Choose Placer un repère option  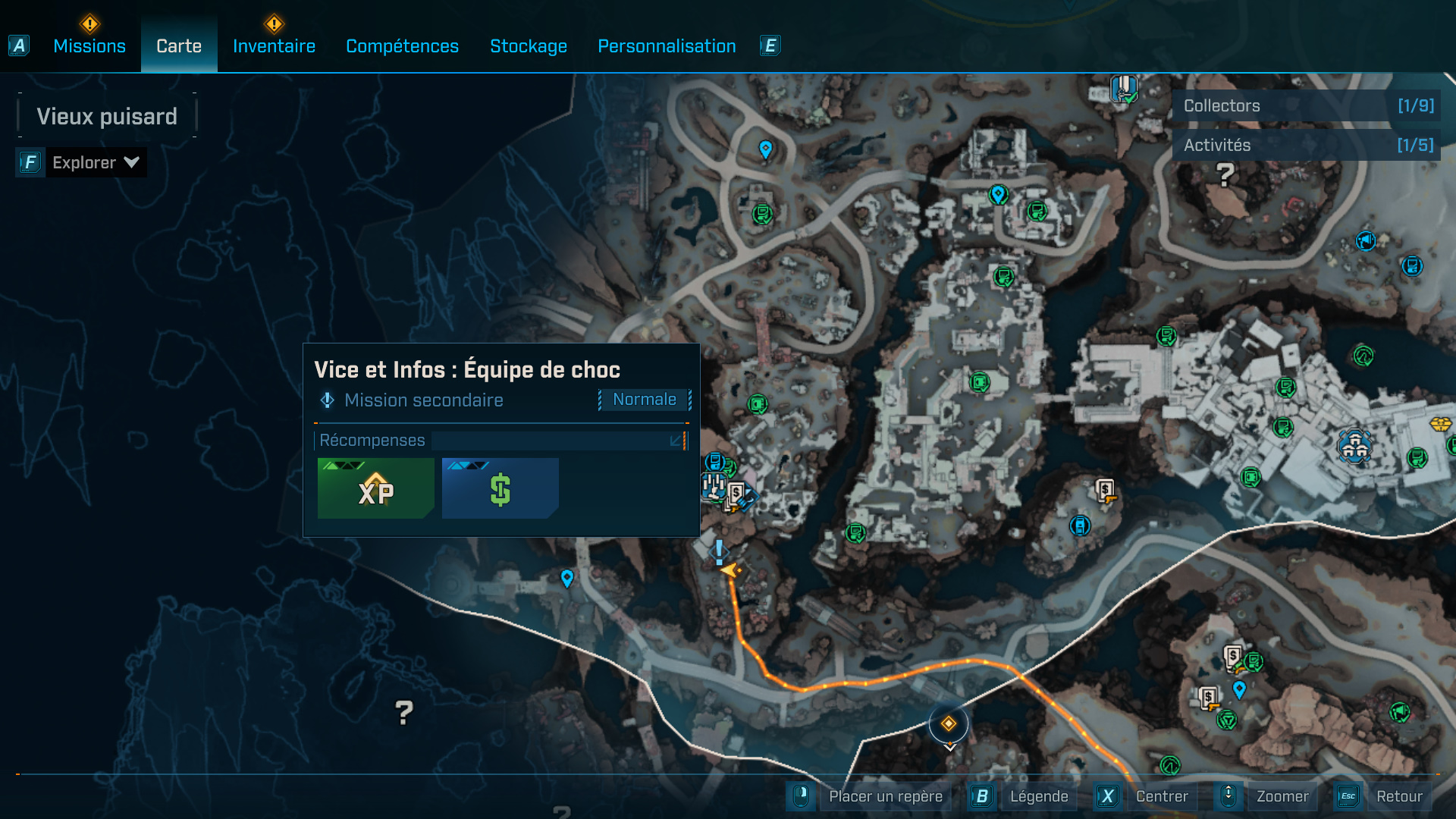click(885, 796)
